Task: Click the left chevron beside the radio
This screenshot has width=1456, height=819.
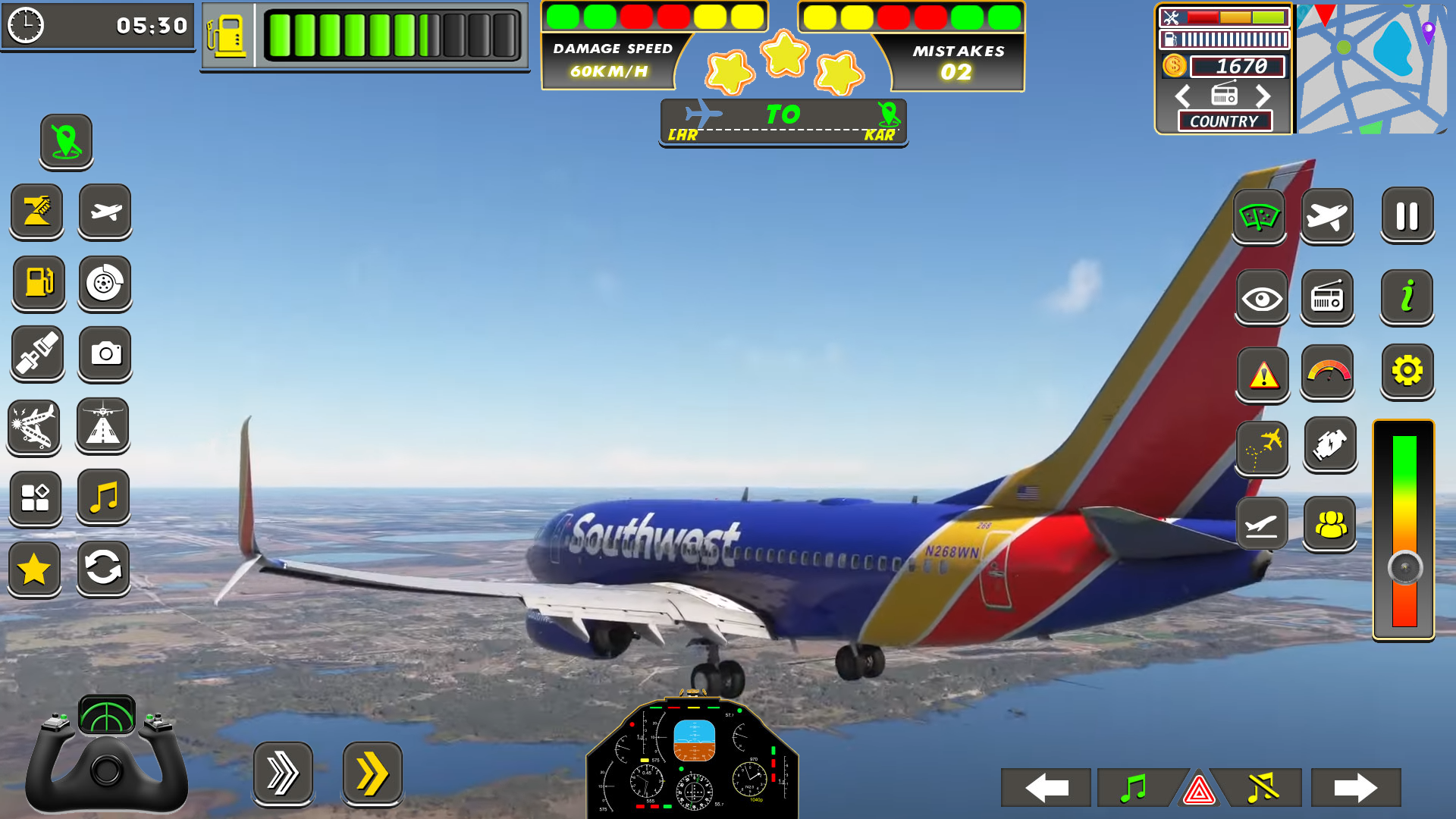Action: pos(1181,96)
